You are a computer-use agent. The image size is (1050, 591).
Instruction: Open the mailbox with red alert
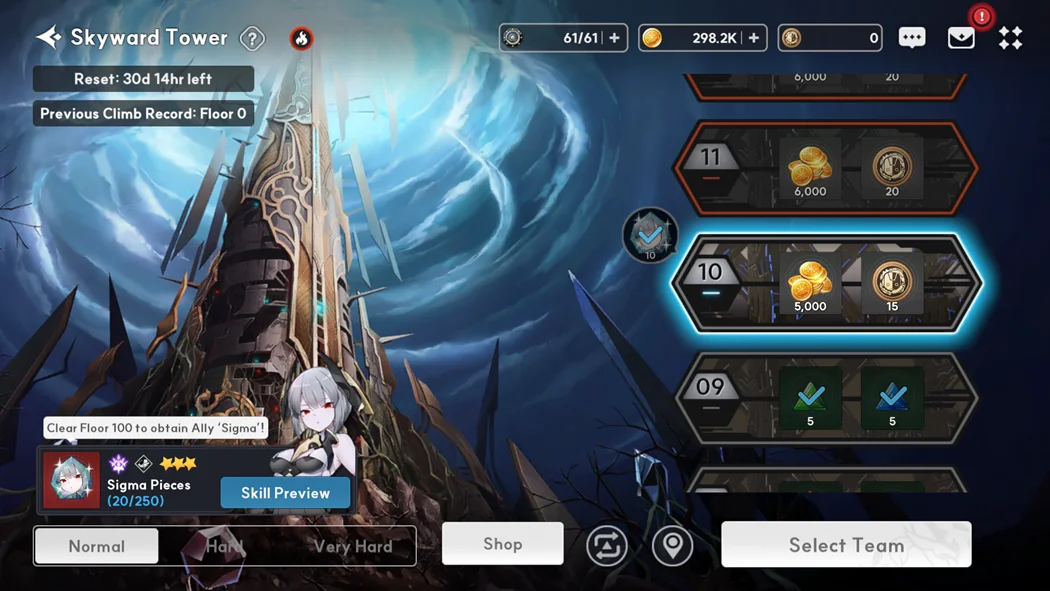click(x=961, y=38)
